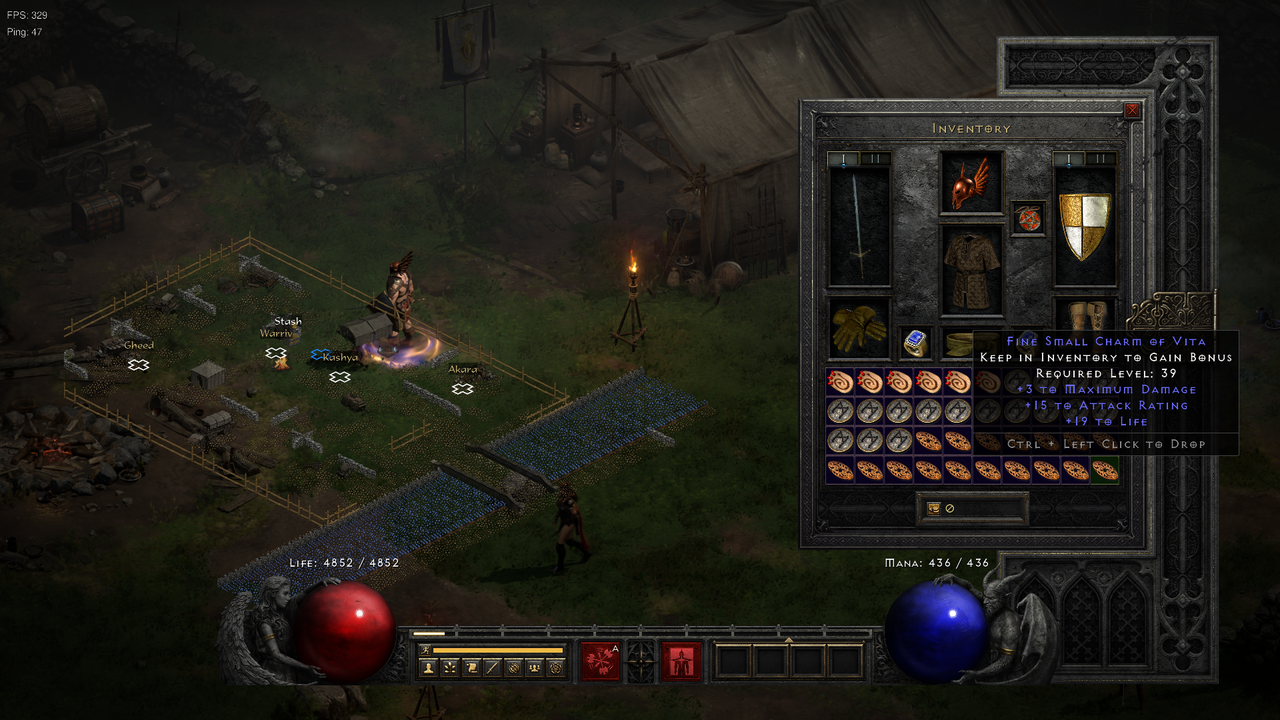Select the amulet equipment slot
The width and height of the screenshot is (1280, 720).
point(1028,218)
